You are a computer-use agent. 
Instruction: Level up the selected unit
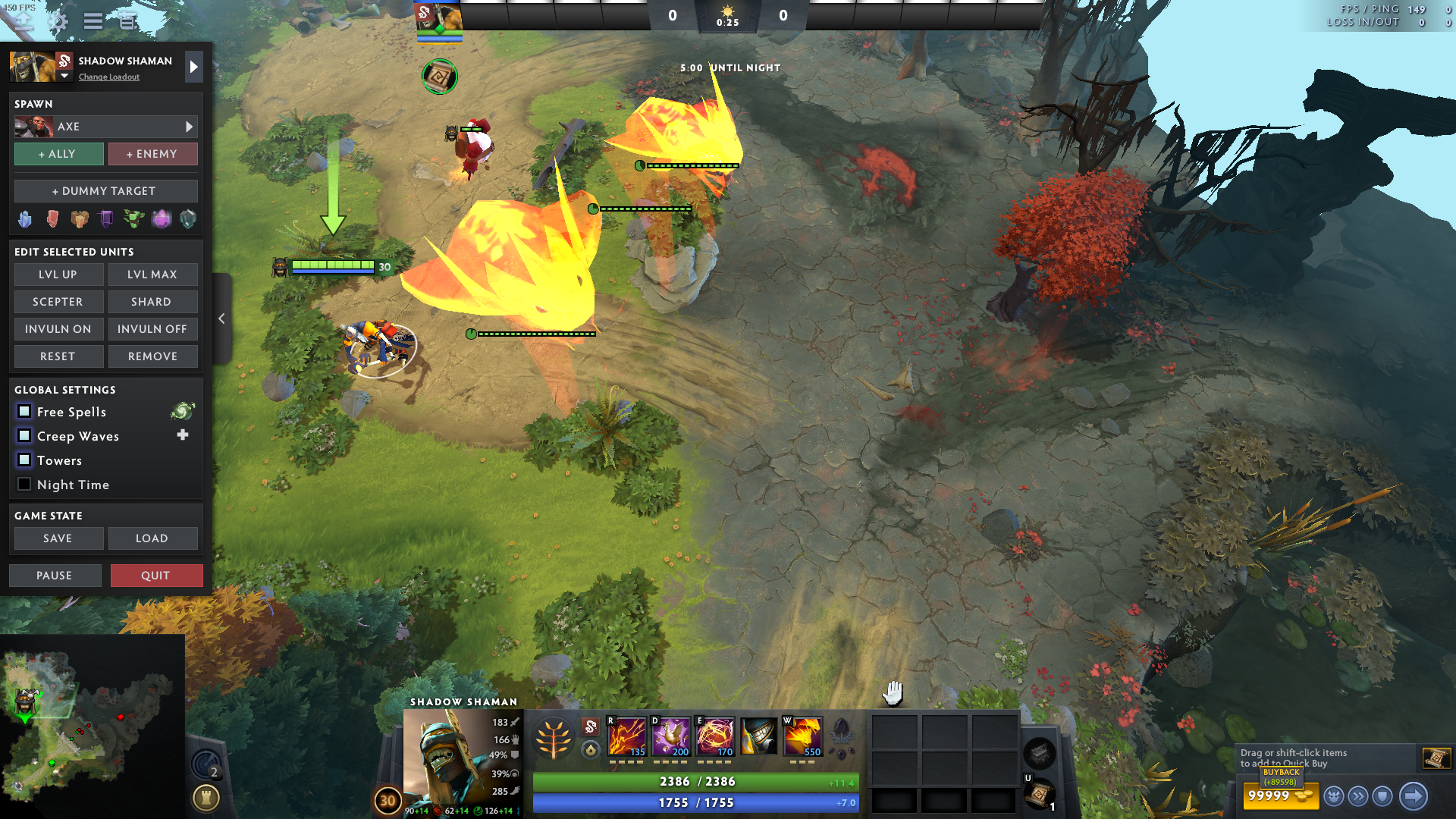tap(58, 275)
